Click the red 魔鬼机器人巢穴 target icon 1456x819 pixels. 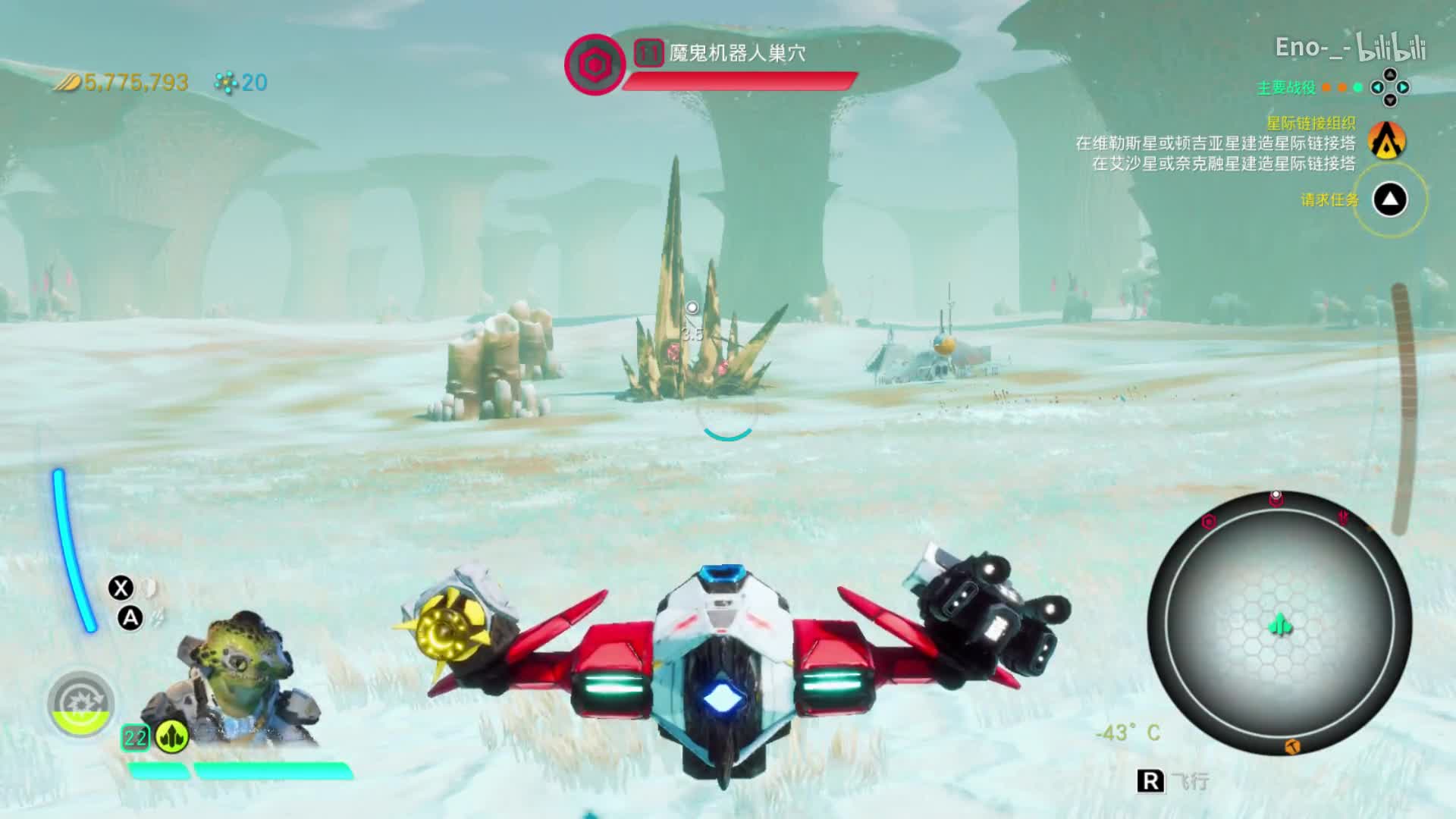pos(594,64)
